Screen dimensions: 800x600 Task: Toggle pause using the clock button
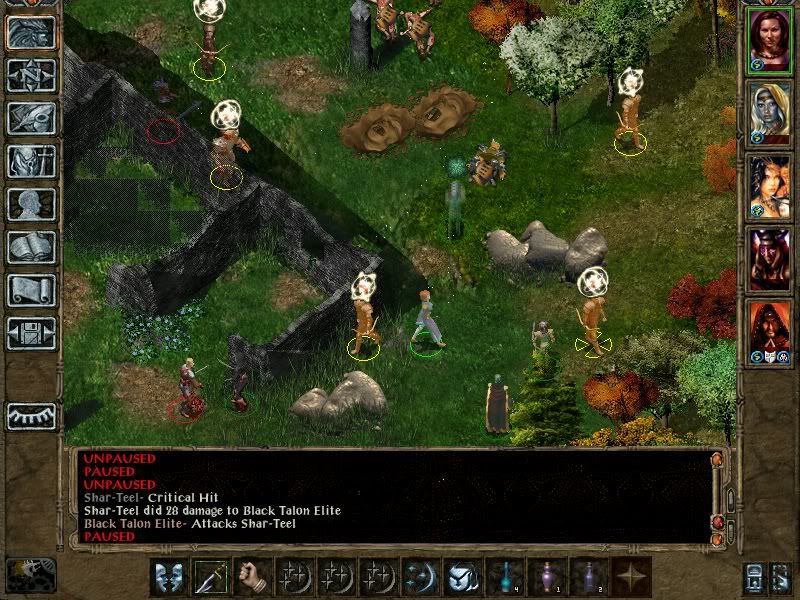pyautogui.click(x=30, y=574)
